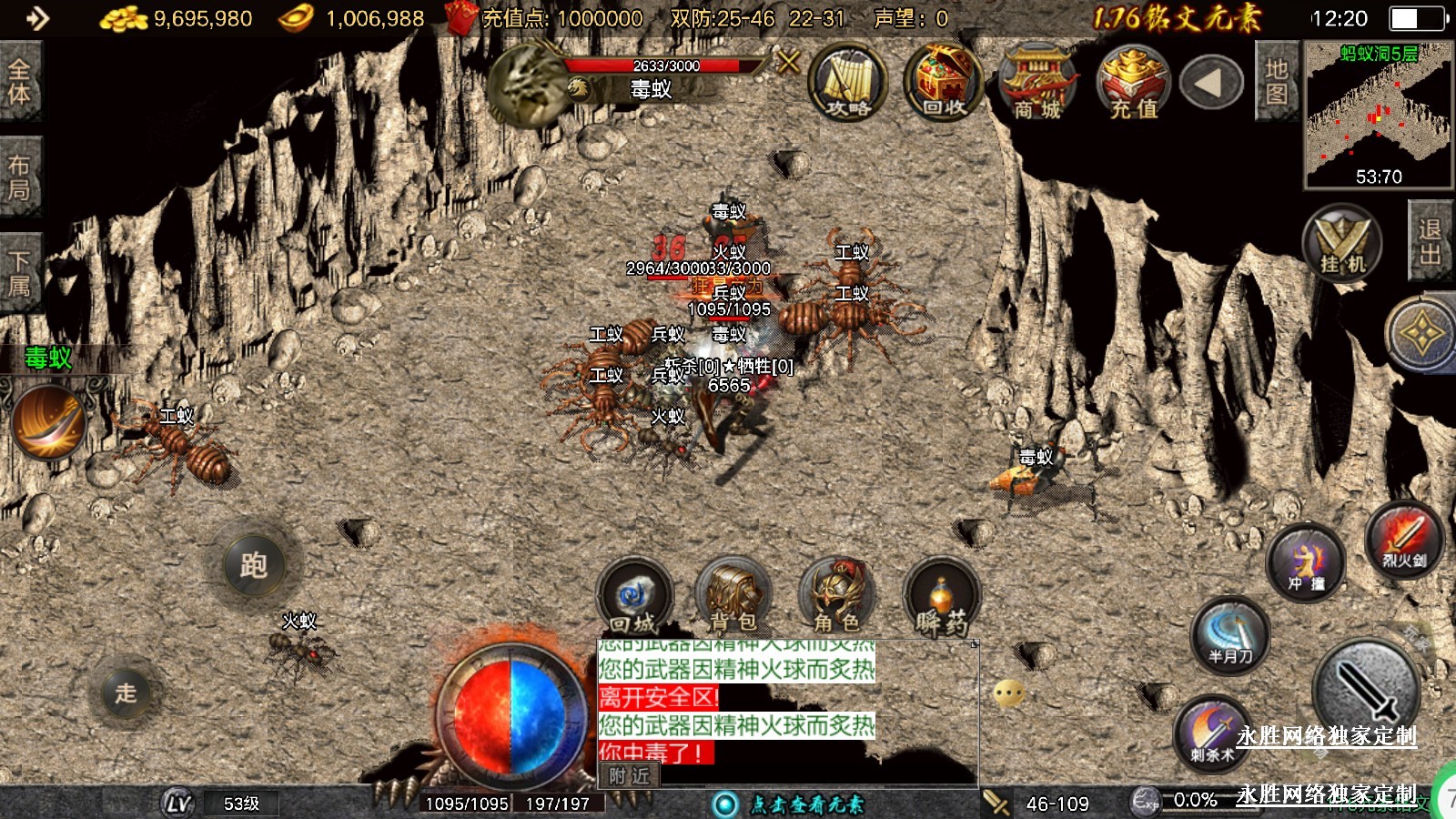This screenshot has width=1456, height=819.
Task: Open the 攻略 strategy guide
Action: [847, 84]
